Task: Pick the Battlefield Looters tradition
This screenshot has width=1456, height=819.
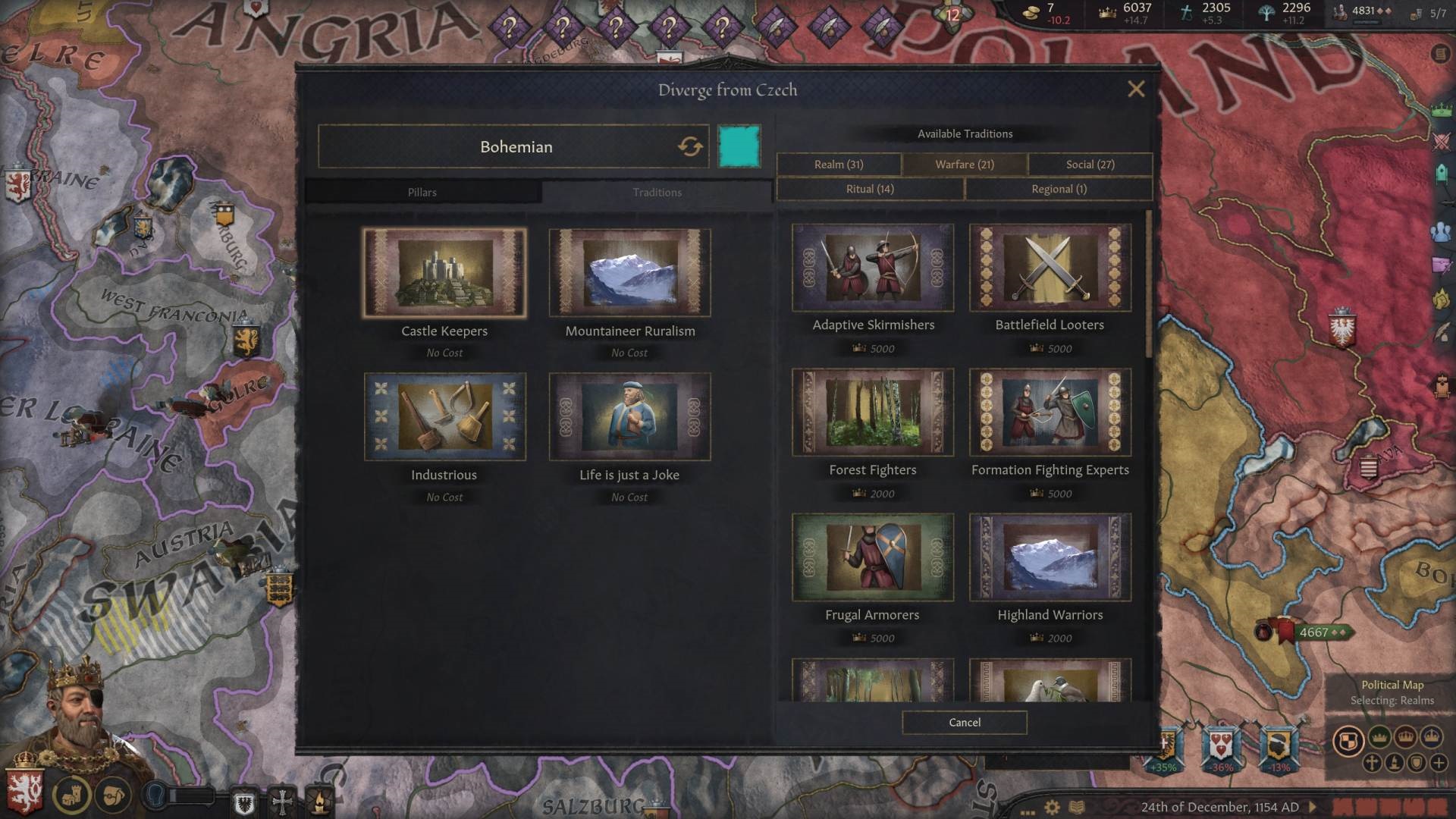Action: point(1050,268)
